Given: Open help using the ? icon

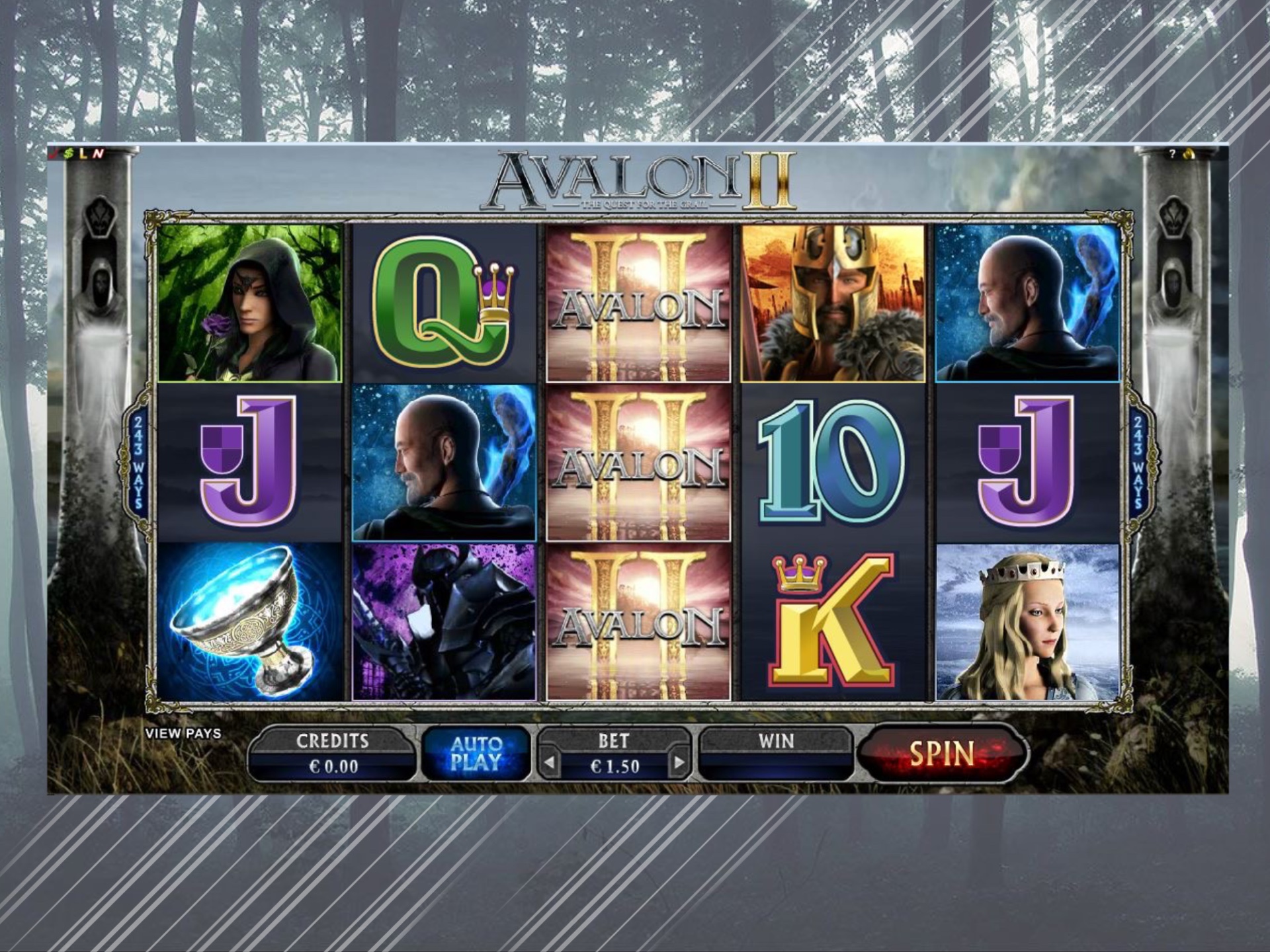Looking at the screenshot, I should pos(1172,154).
